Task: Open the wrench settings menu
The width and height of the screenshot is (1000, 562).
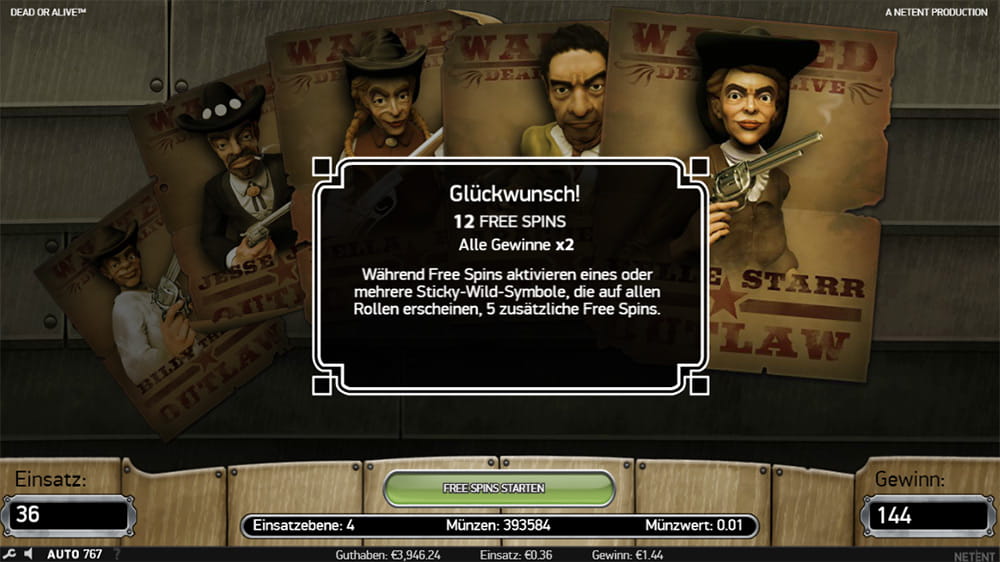Action: pos(9,554)
